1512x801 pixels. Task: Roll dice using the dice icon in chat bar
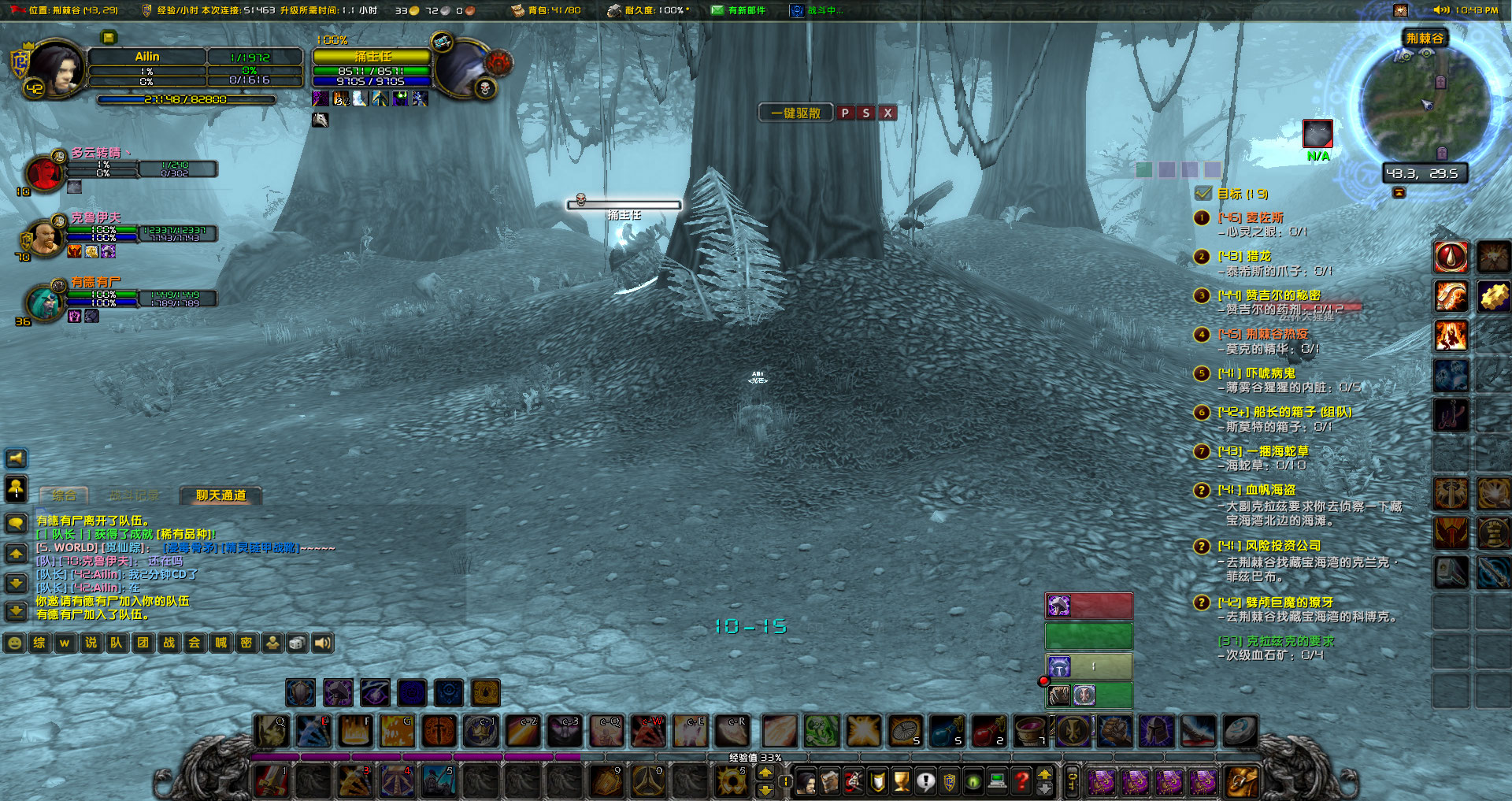click(297, 643)
